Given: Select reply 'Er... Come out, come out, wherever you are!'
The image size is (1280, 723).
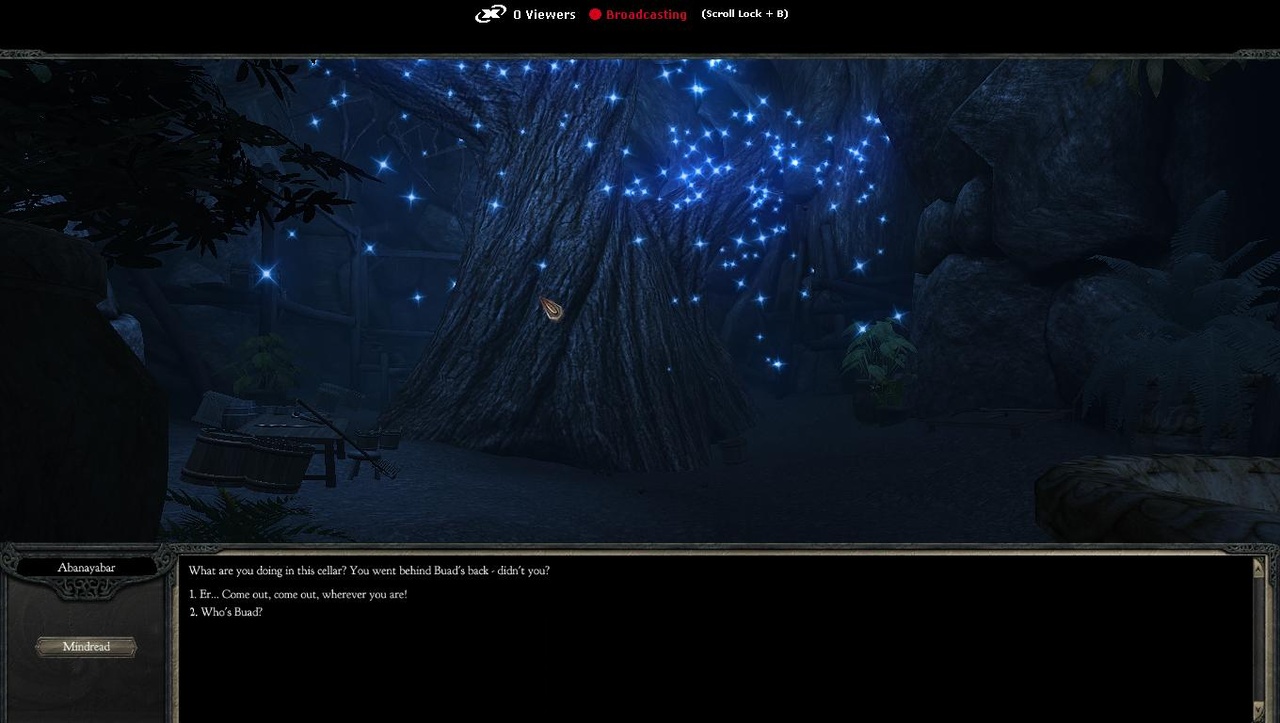Looking at the screenshot, I should [297, 594].
